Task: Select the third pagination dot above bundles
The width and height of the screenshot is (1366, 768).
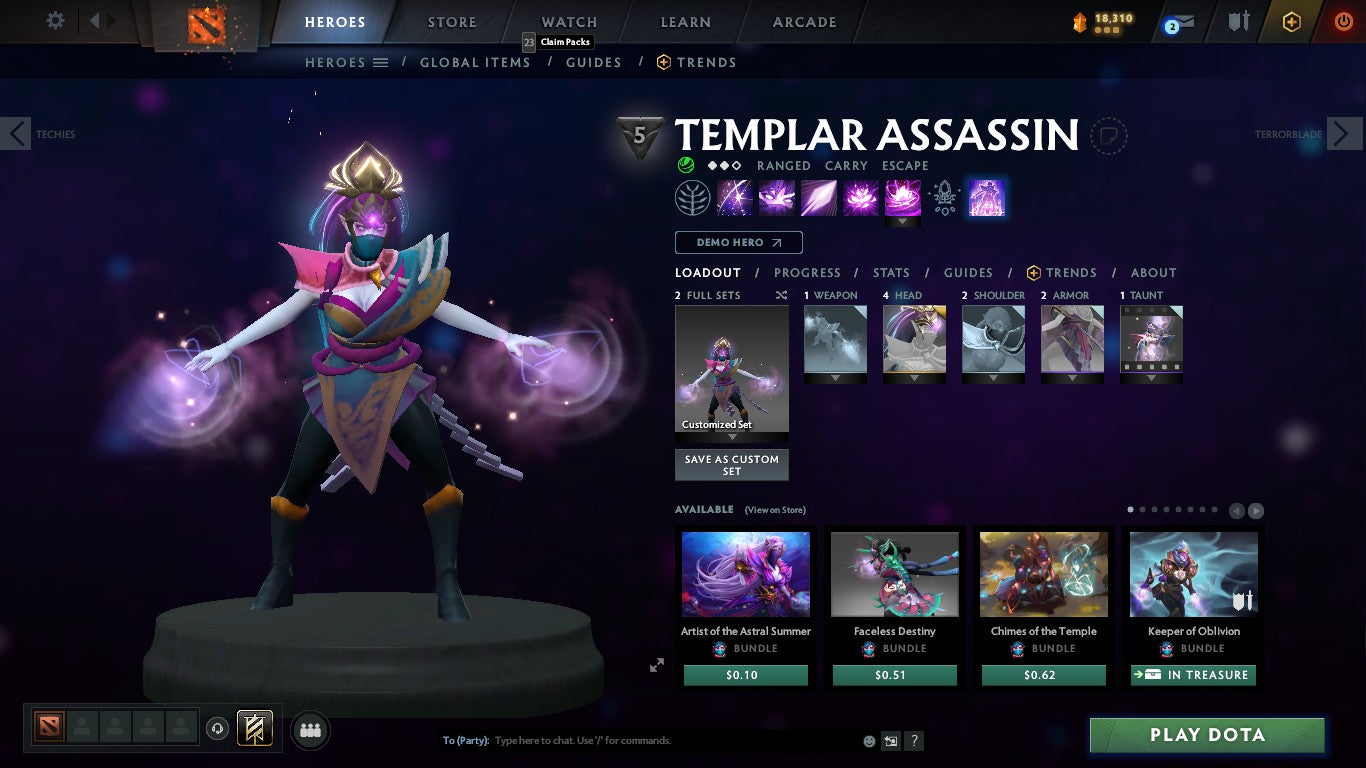Action: pos(1154,509)
